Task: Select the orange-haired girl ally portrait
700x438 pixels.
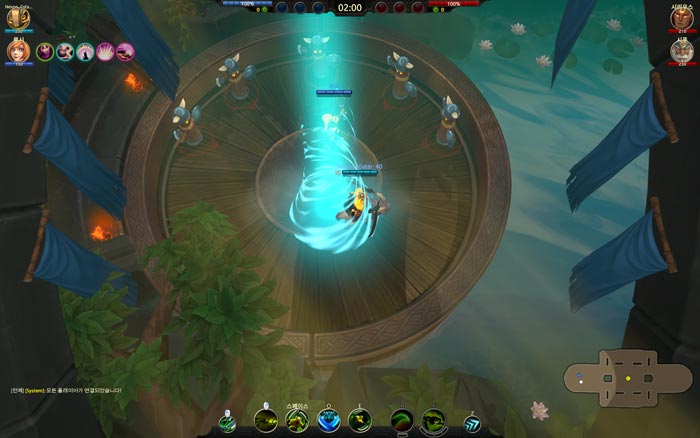Action: coord(18,51)
